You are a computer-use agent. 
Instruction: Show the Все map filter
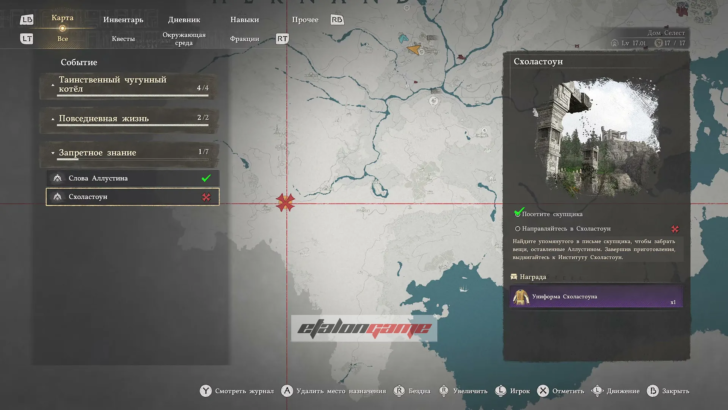62,39
